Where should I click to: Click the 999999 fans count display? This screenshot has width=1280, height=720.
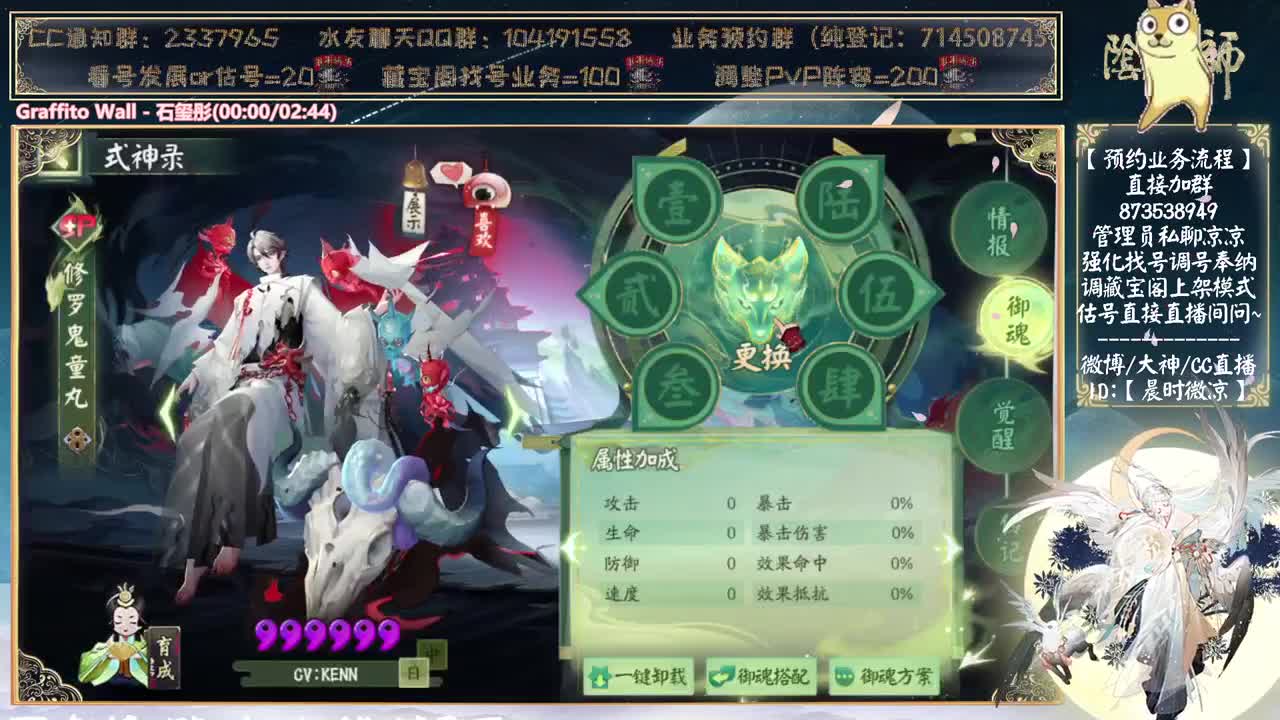click(x=330, y=635)
